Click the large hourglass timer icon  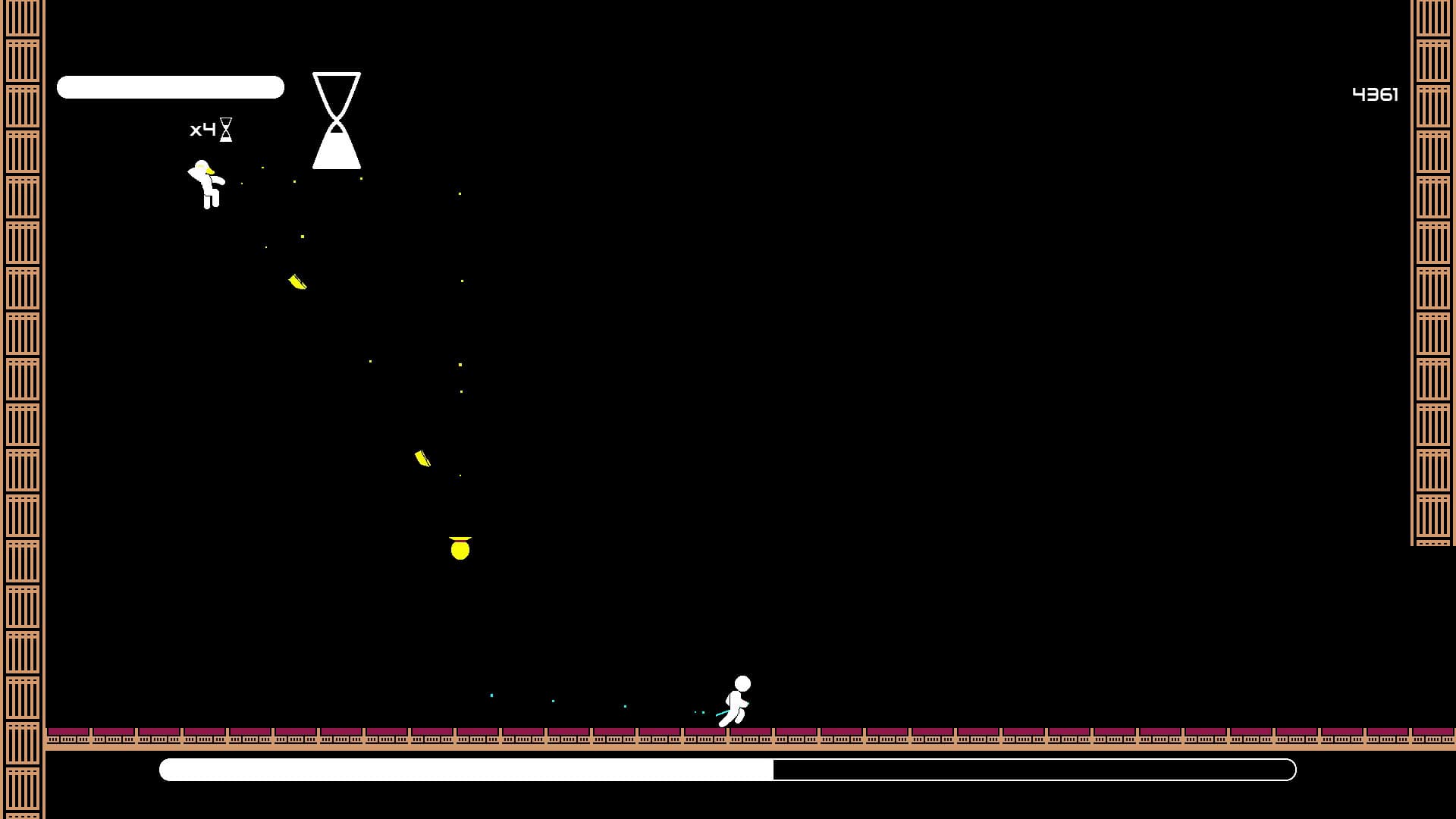336,120
